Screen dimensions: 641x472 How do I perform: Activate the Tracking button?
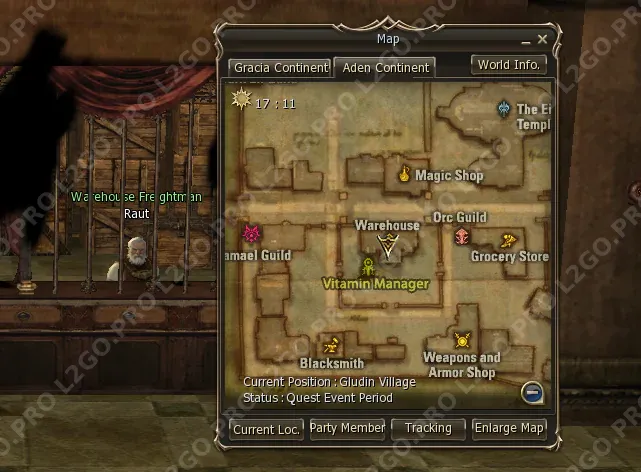coord(428,428)
